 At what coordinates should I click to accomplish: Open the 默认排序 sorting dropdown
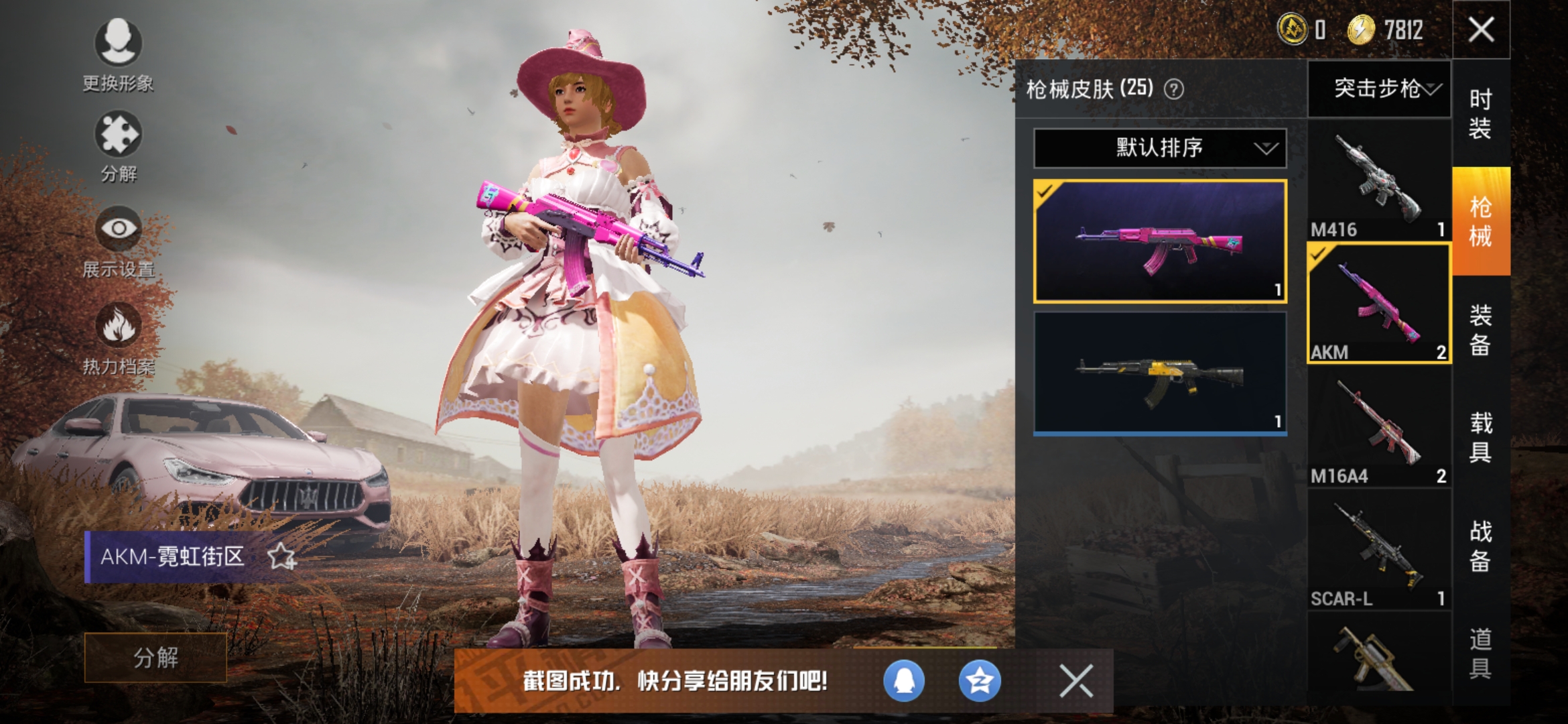click(1159, 148)
